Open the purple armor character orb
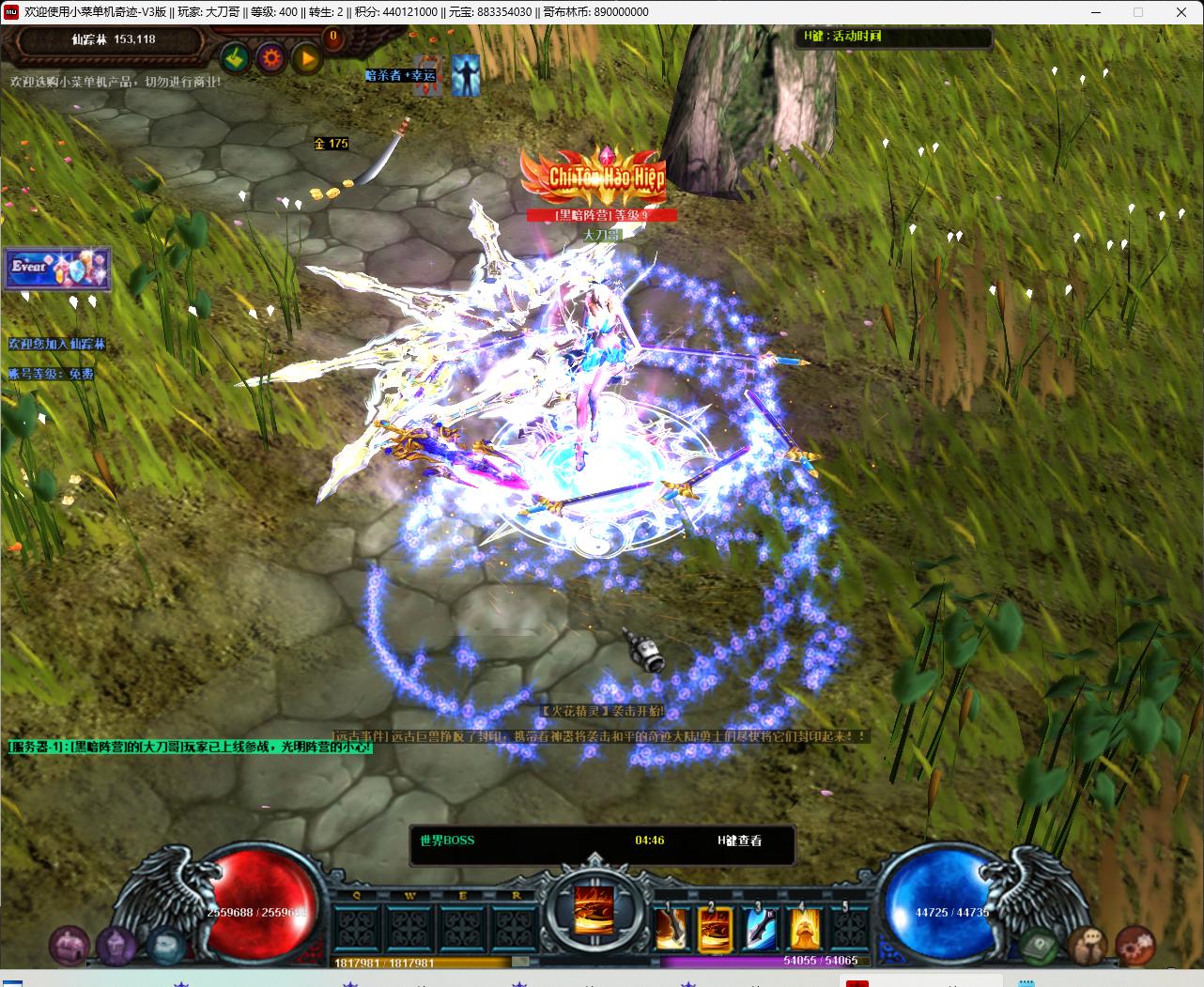This screenshot has width=1204, height=987. click(x=116, y=945)
